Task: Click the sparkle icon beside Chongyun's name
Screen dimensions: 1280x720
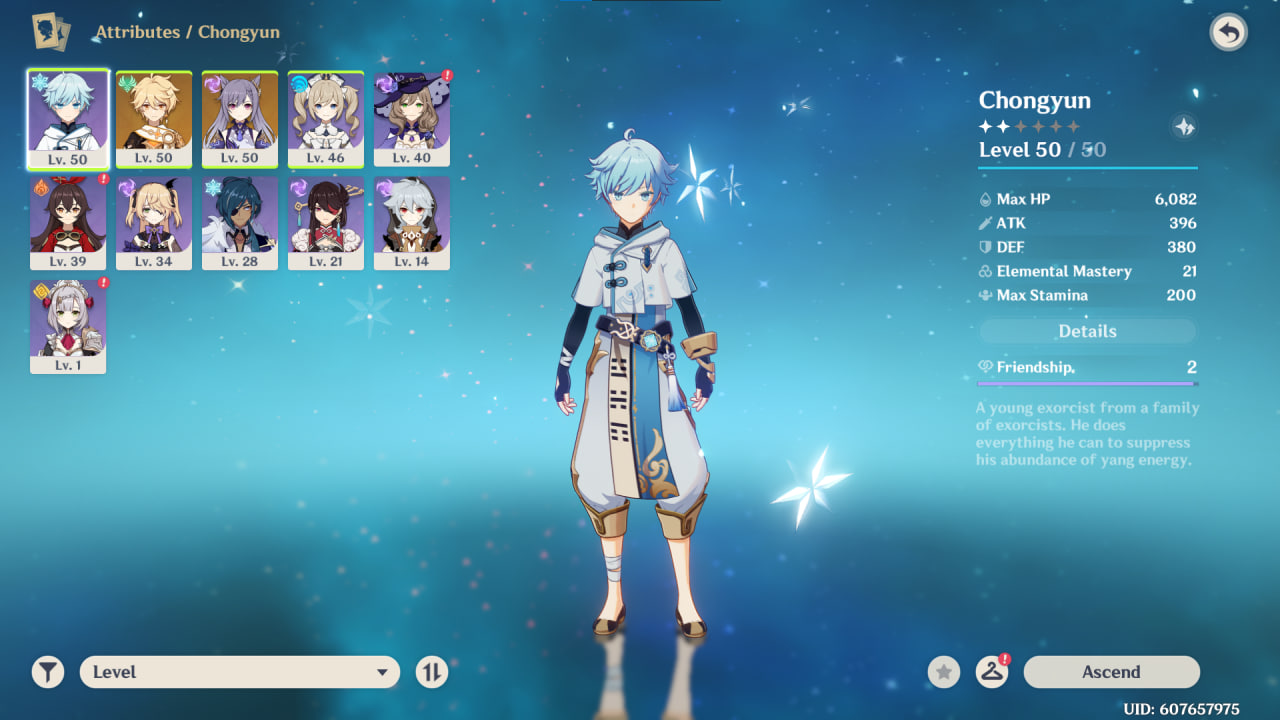Action: tap(1184, 127)
